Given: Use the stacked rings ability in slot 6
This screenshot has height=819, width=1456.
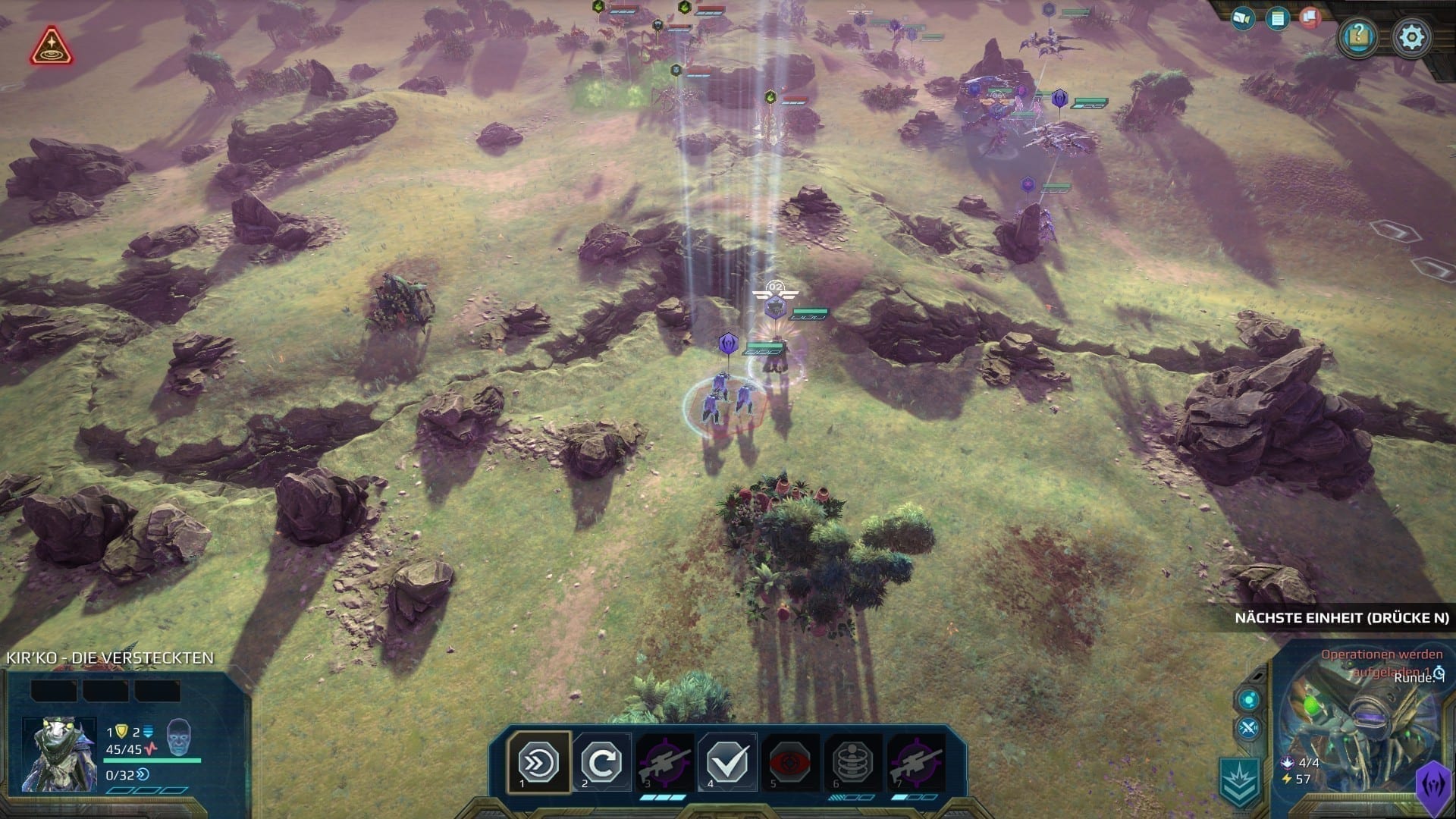Looking at the screenshot, I should pos(853,761).
